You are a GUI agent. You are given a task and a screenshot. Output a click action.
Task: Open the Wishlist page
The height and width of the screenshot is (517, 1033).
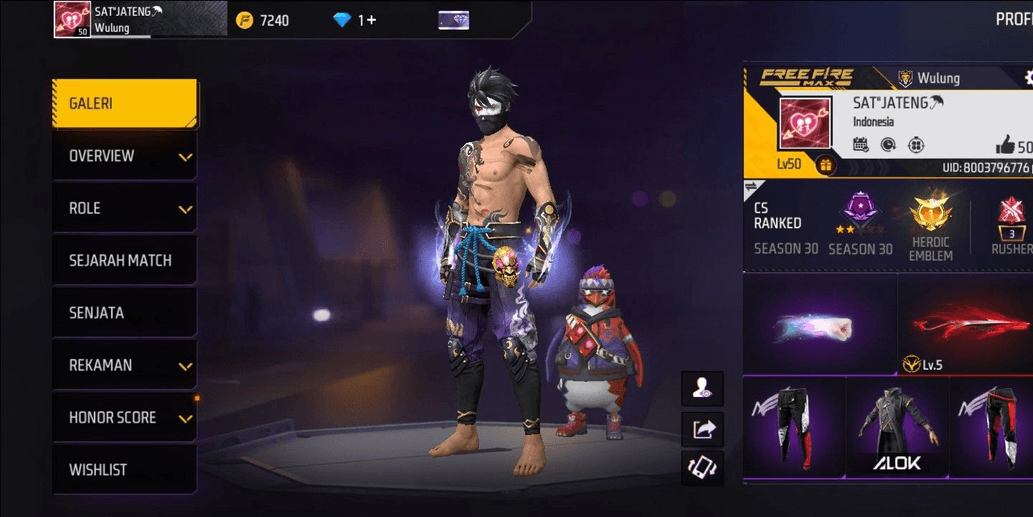point(124,469)
